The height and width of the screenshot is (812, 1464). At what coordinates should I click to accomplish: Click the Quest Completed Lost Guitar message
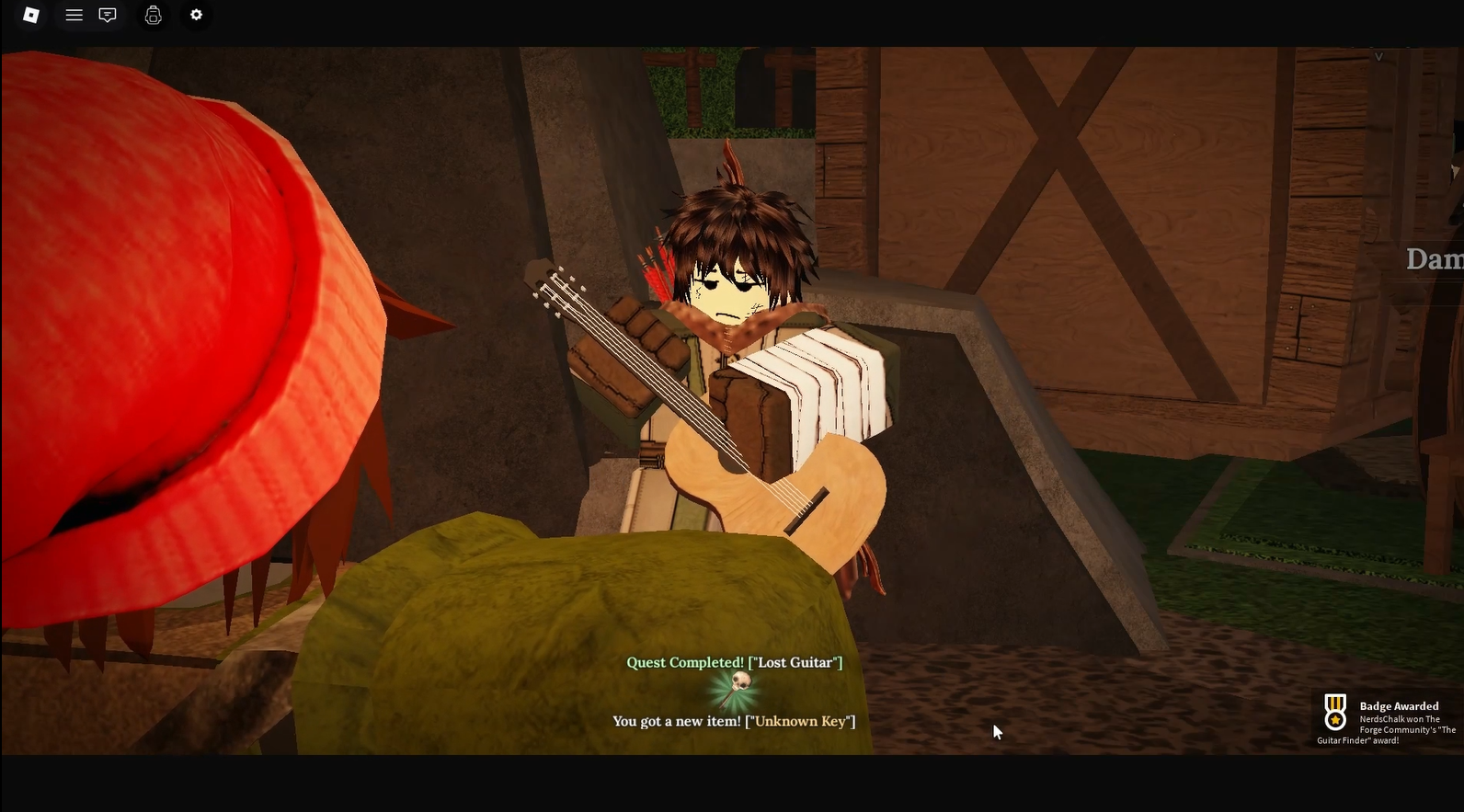(734, 662)
